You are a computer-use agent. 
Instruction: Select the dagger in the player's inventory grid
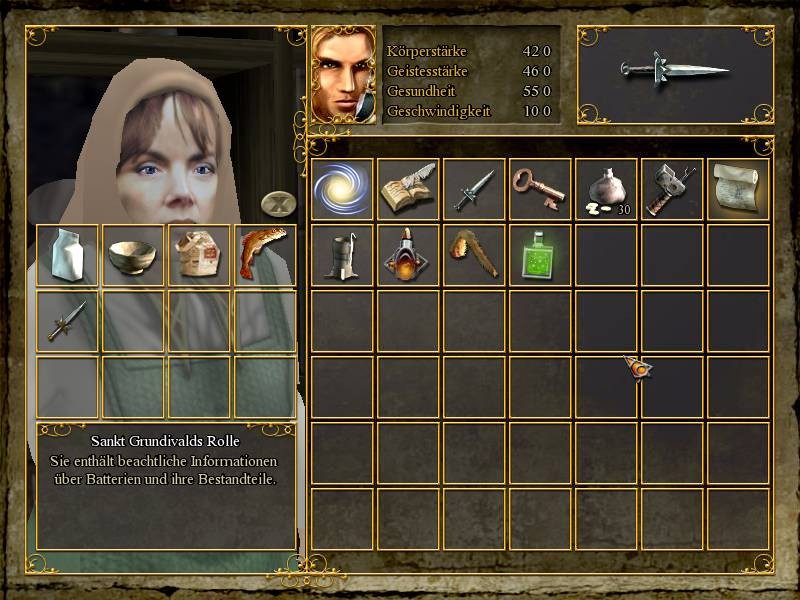[x=474, y=189]
